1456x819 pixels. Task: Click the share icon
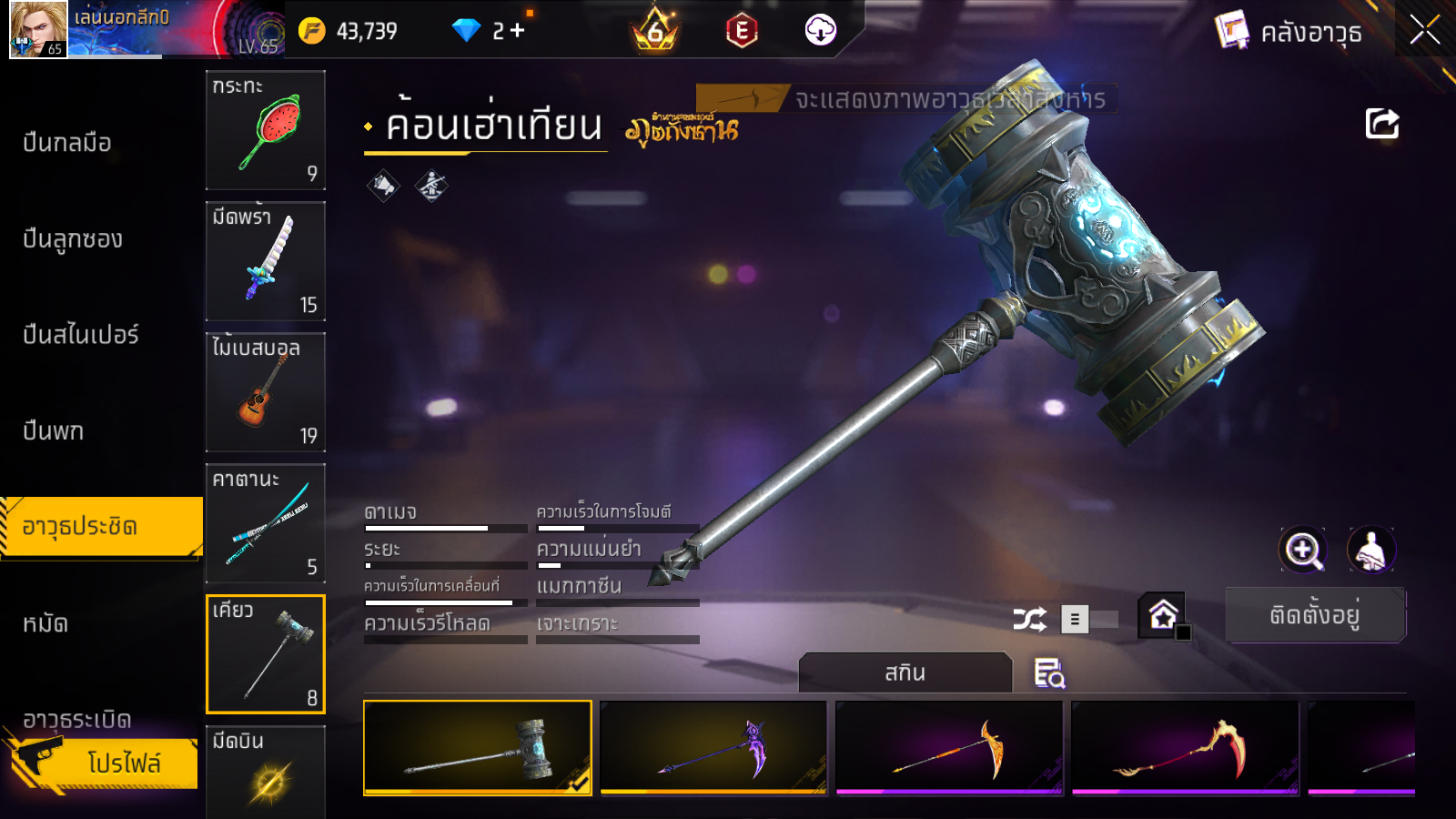click(1381, 124)
